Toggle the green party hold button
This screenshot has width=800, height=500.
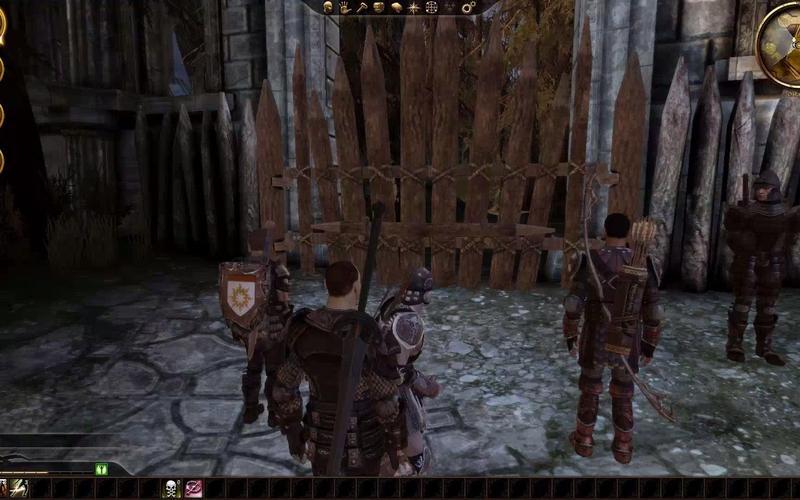pyautogui.click(x=101, y=469)
